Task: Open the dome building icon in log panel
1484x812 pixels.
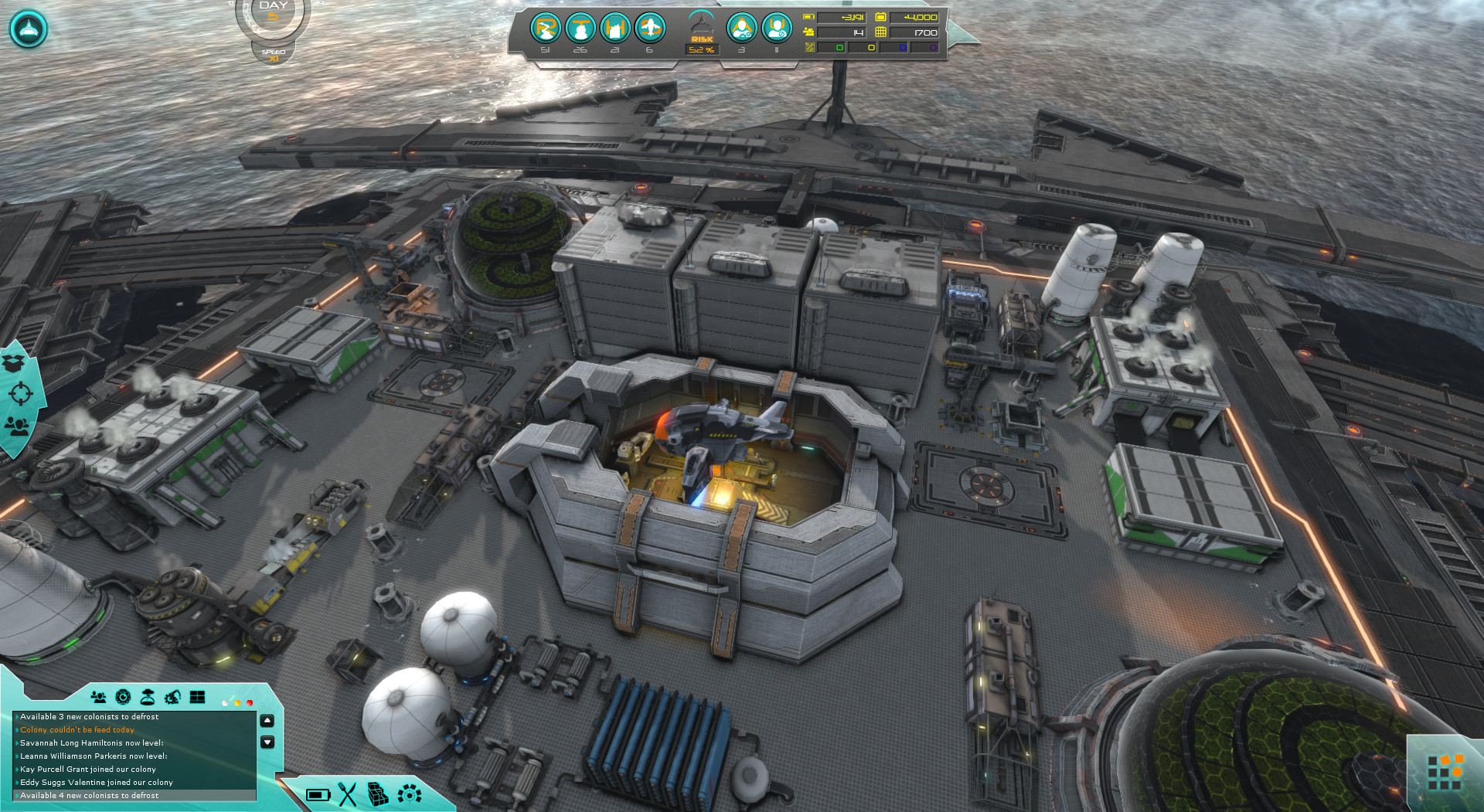Action: click(x=148, y=698)
